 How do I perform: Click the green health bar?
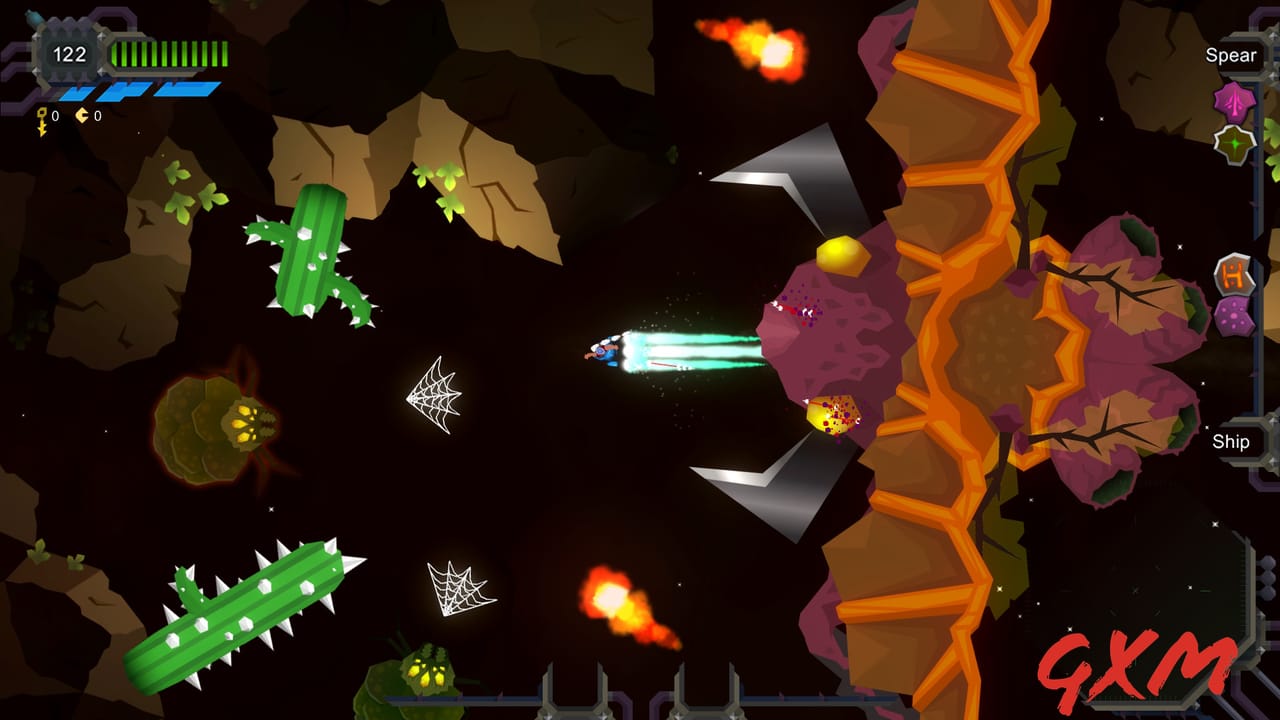168,53
